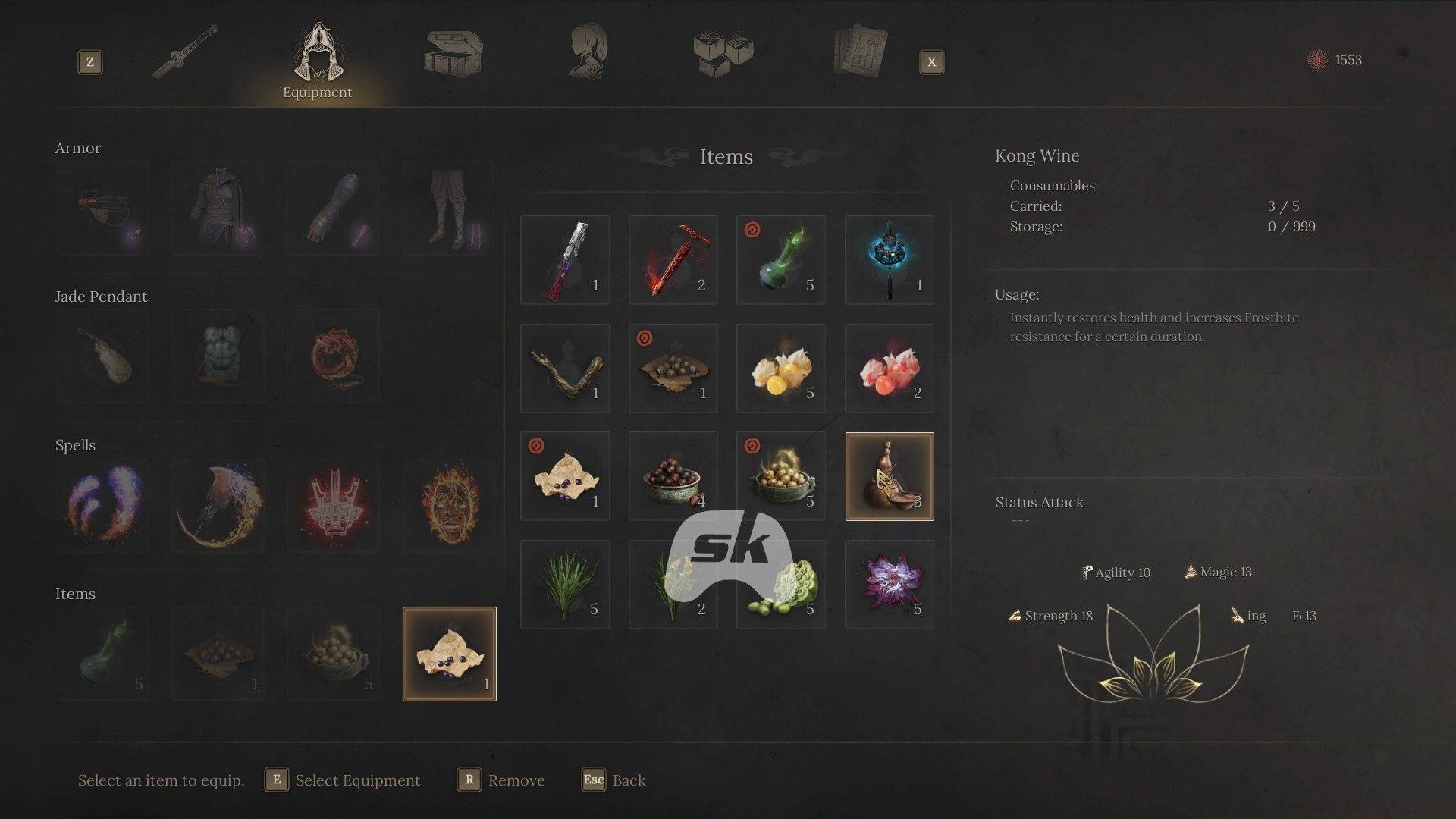Click the Z shortcut button to cycle tabs left

pos(90,63)
